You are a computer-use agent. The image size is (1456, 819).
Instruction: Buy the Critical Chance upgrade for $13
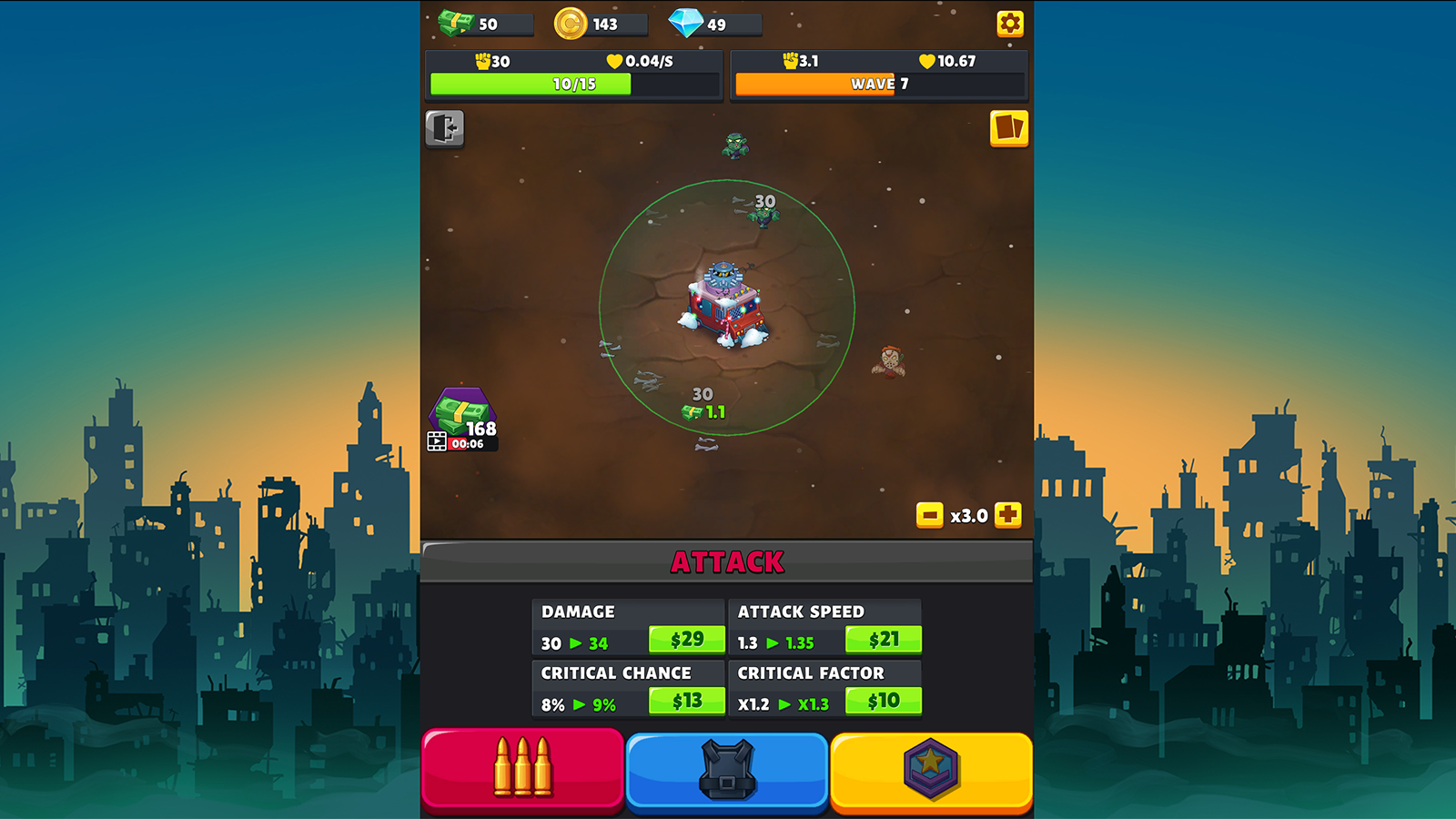(x=687, y=702)
